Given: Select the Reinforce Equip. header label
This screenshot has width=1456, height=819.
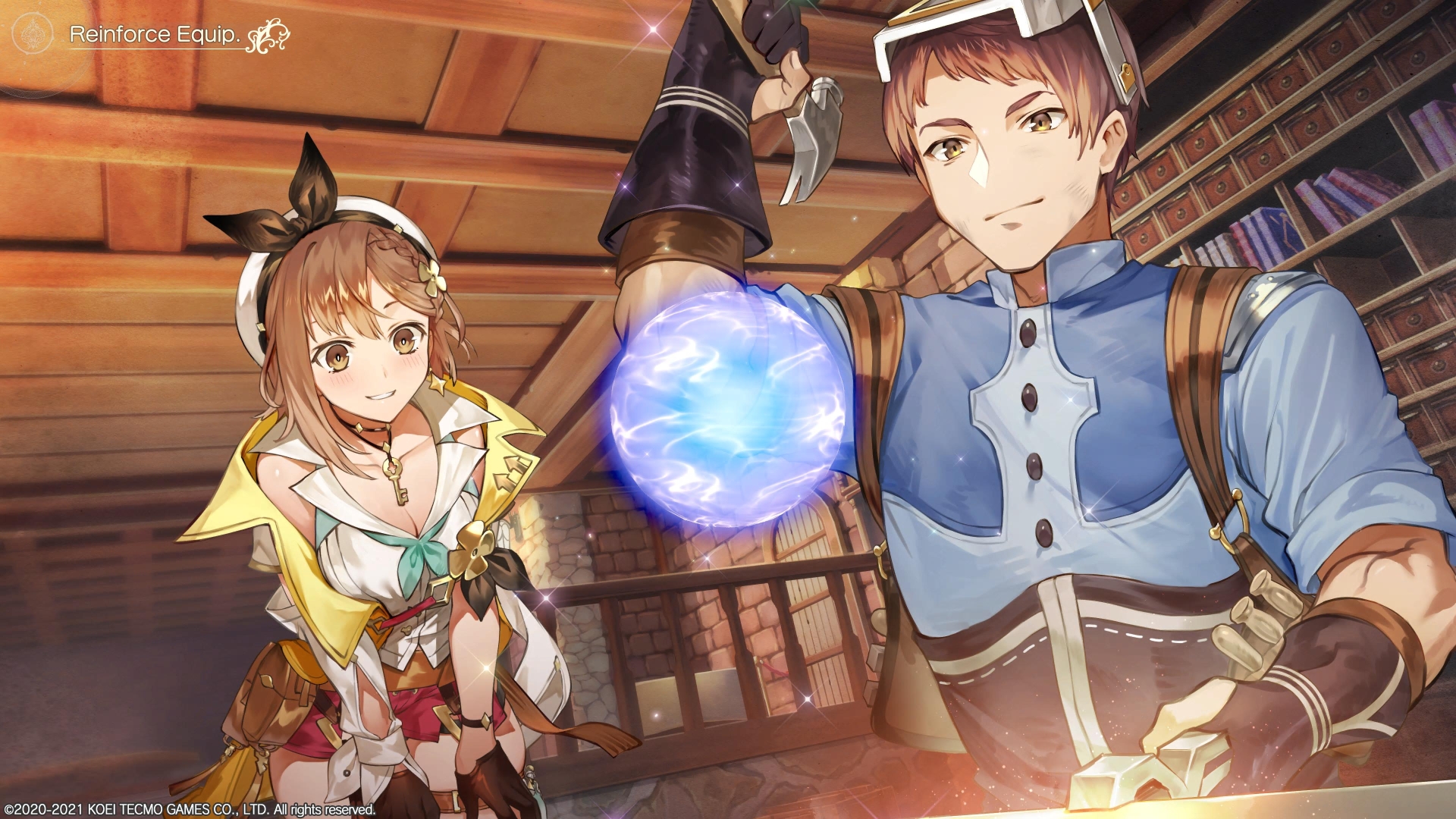Looking at the screenshot, I should click(154, 34).
